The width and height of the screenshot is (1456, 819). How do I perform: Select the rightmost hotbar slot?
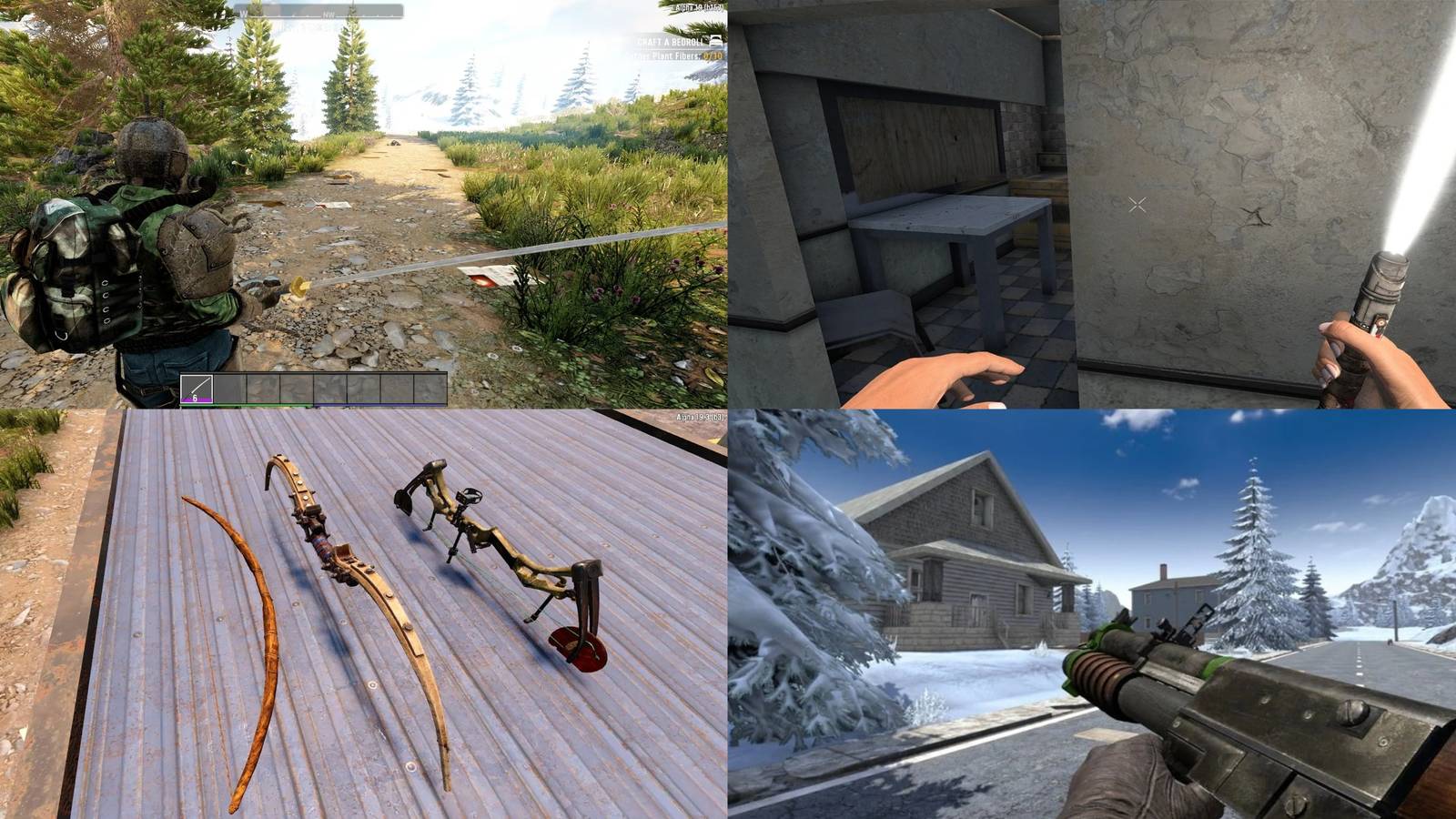[x=429, y=387]
